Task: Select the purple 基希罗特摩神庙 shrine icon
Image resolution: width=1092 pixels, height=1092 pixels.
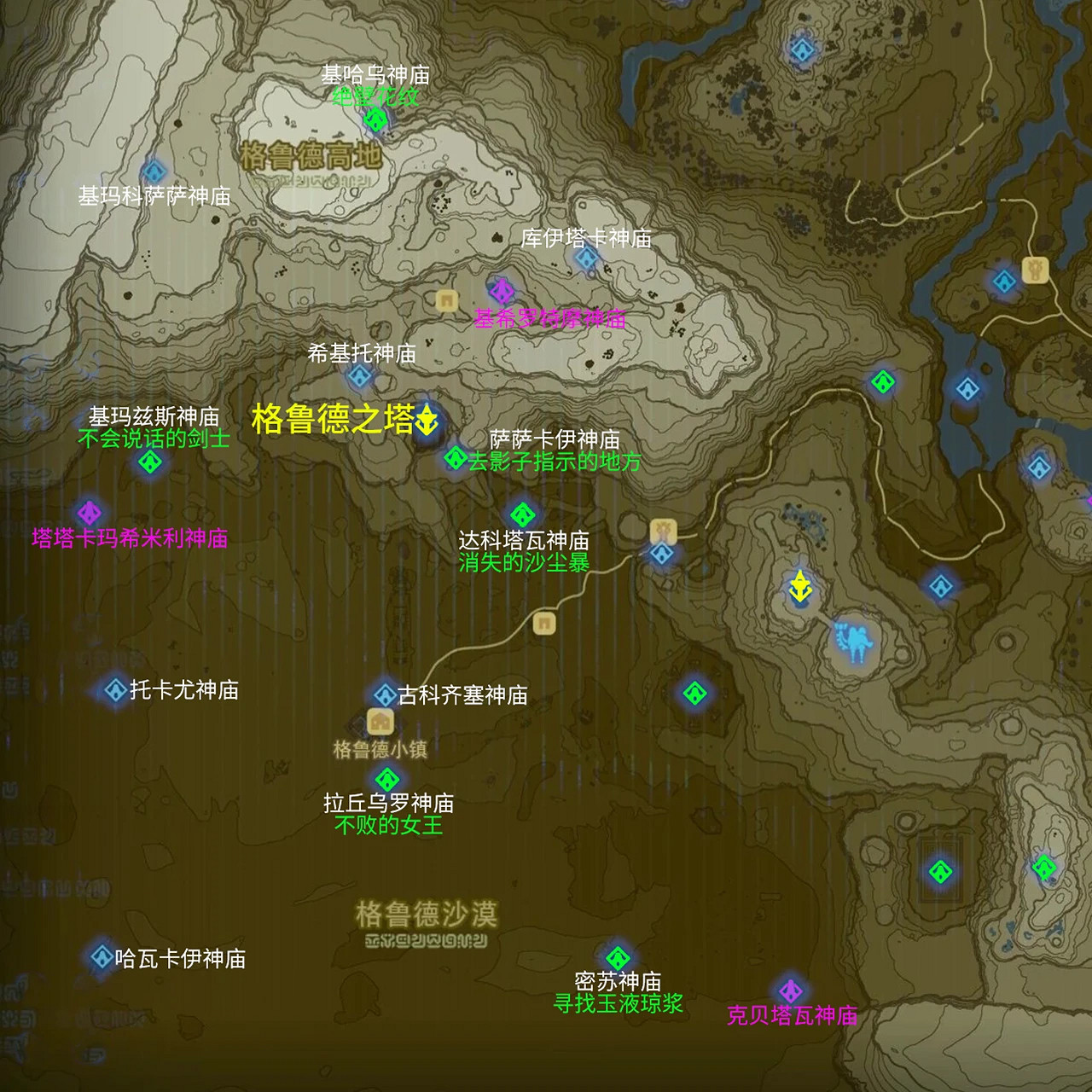Action: [x=503, y=290]
